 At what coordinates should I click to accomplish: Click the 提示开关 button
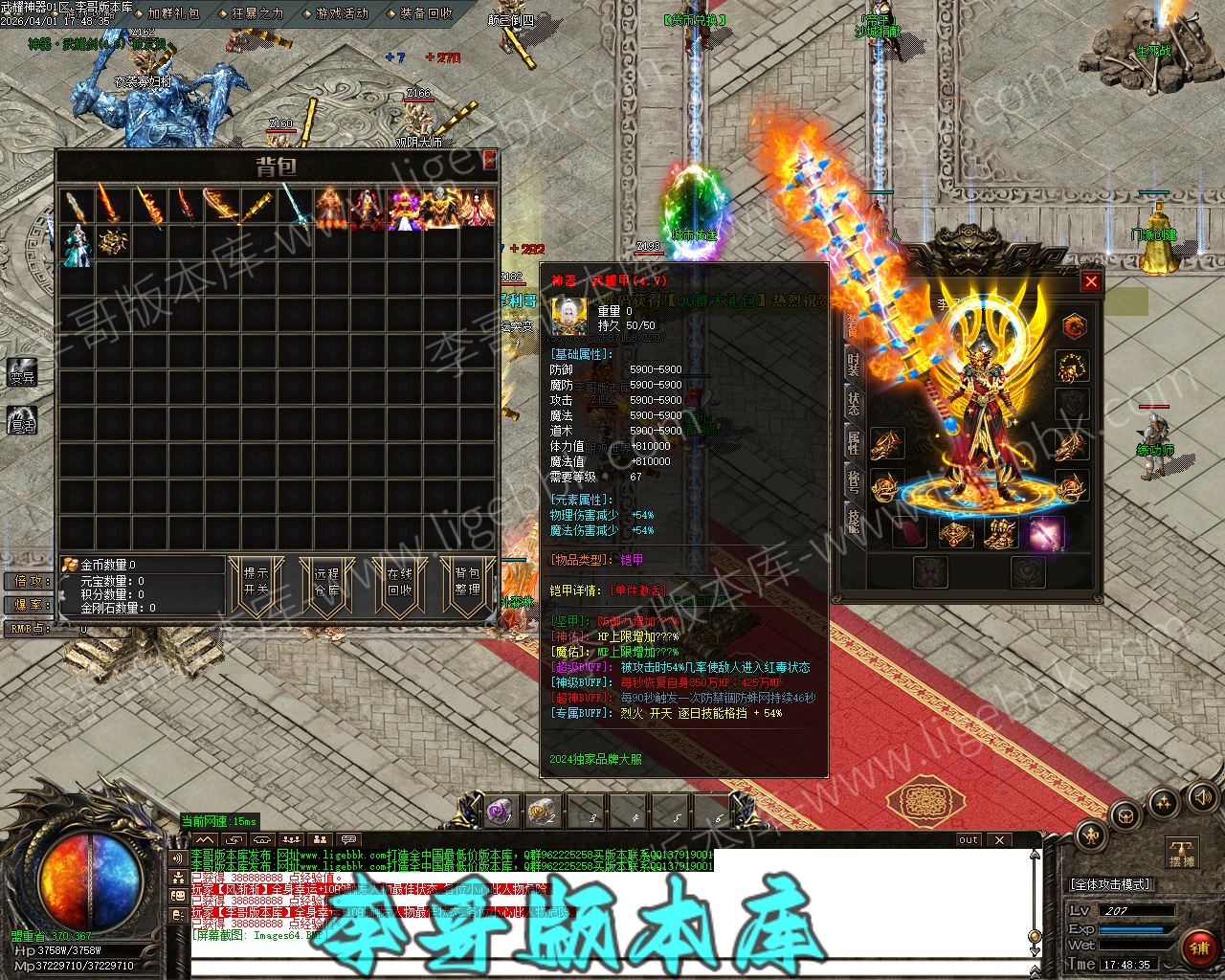click(256, 581)
